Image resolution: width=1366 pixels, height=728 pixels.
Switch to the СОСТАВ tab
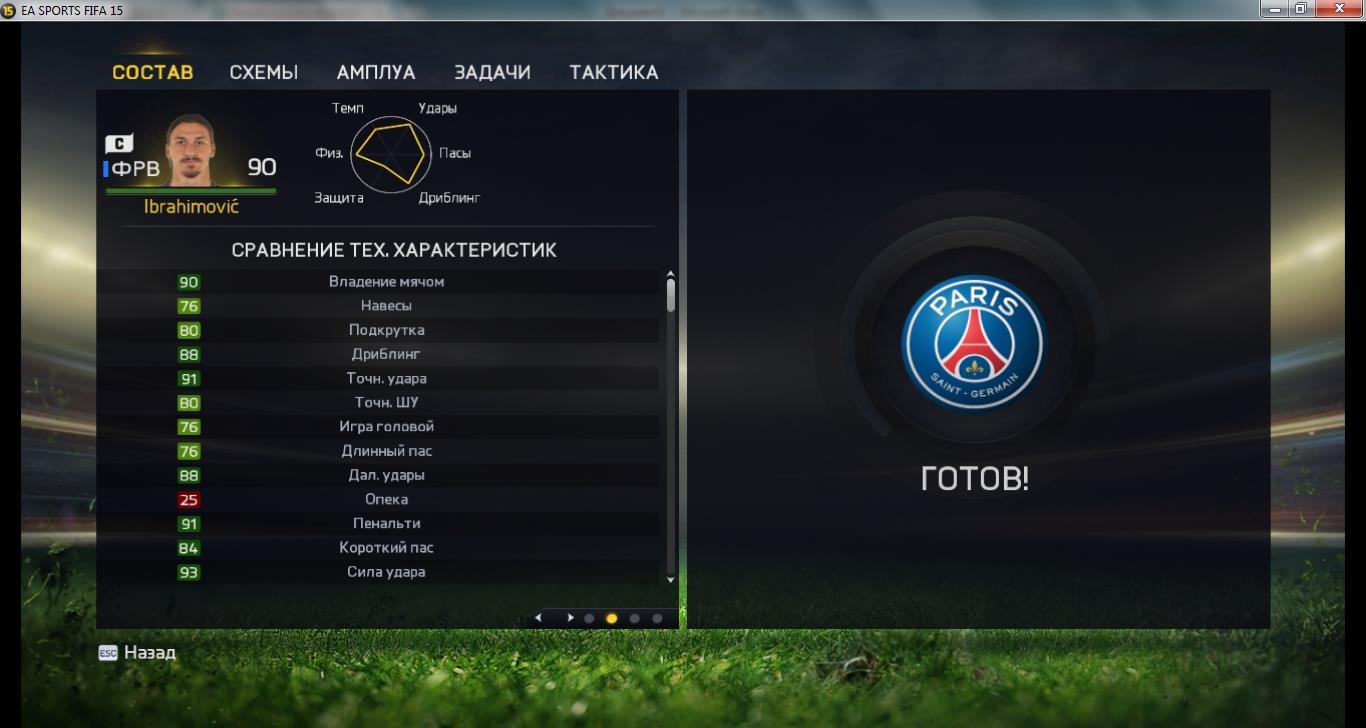(x=152, y=72)
